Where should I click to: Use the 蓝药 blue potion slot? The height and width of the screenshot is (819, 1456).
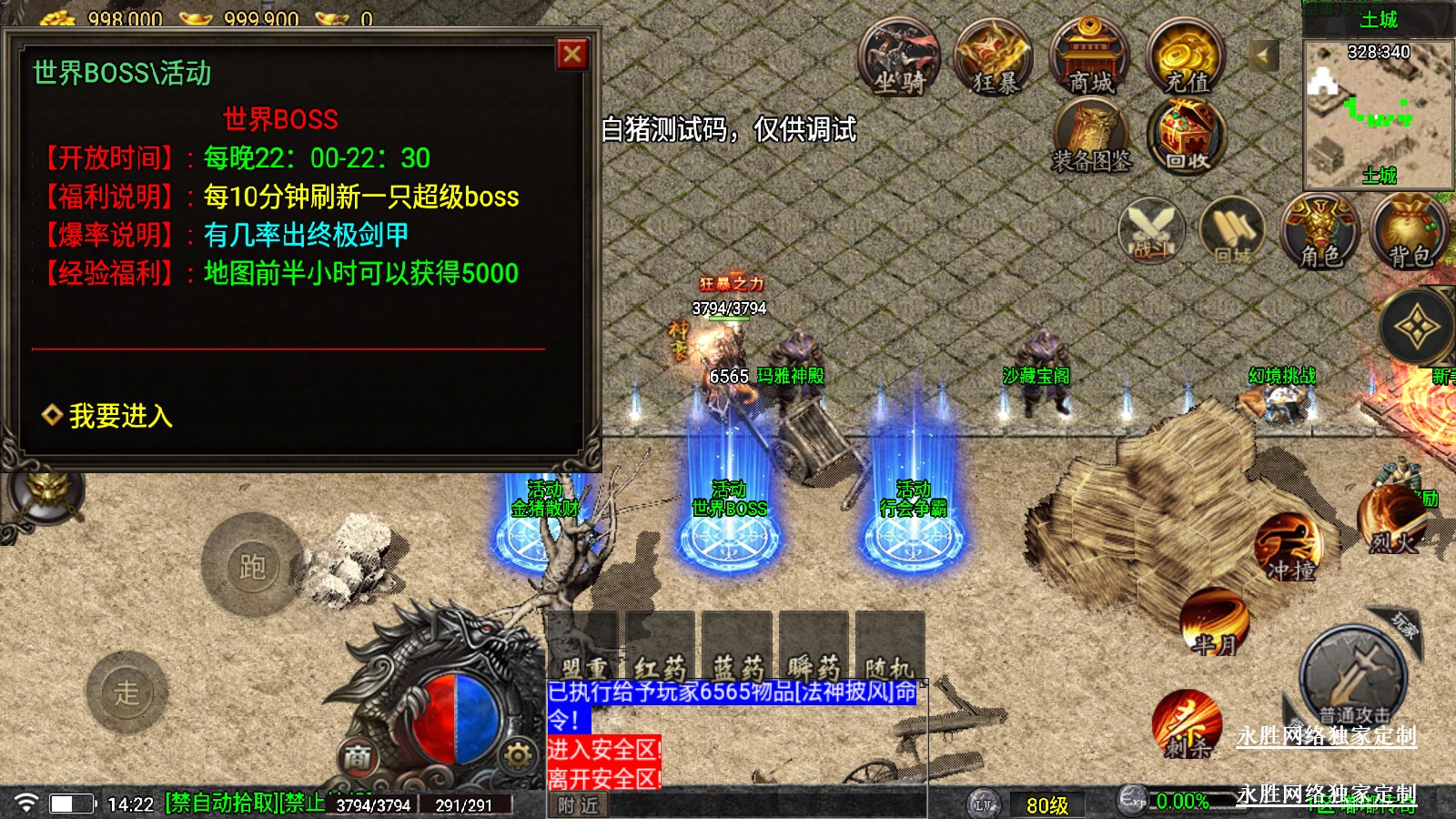tap(737, 646)
